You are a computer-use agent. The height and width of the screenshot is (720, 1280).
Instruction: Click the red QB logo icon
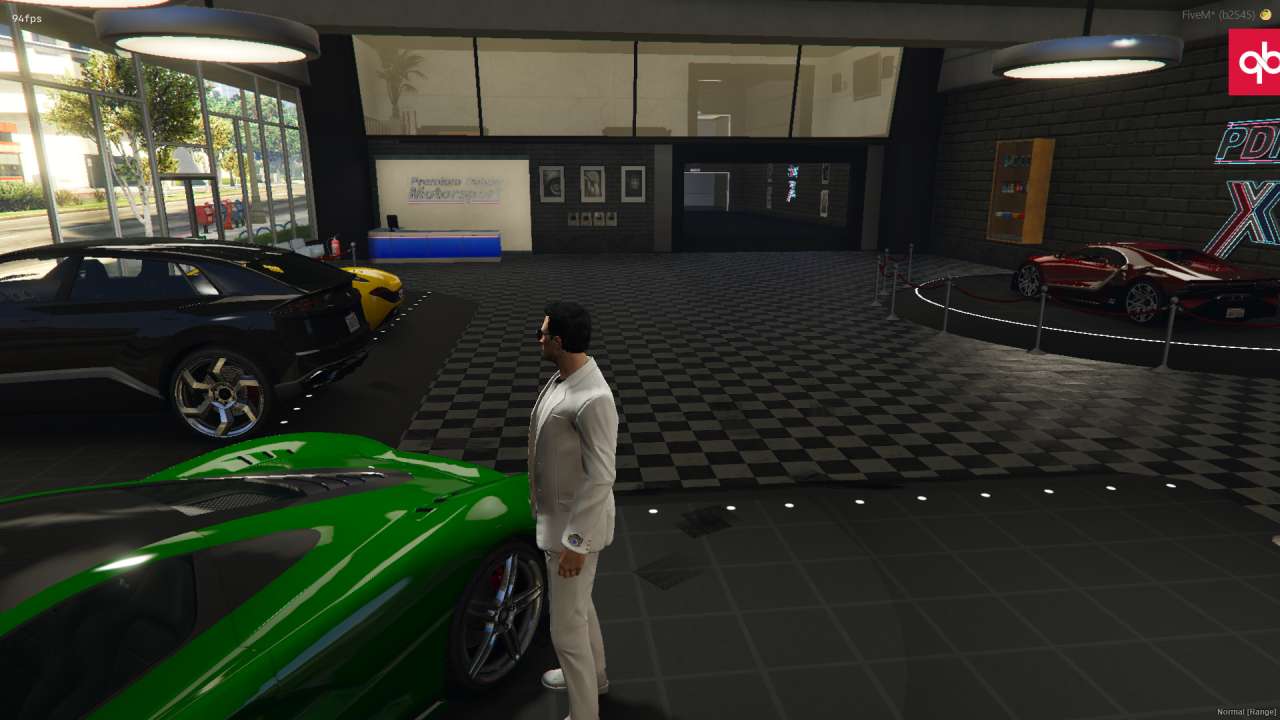tap(1254, 62)
